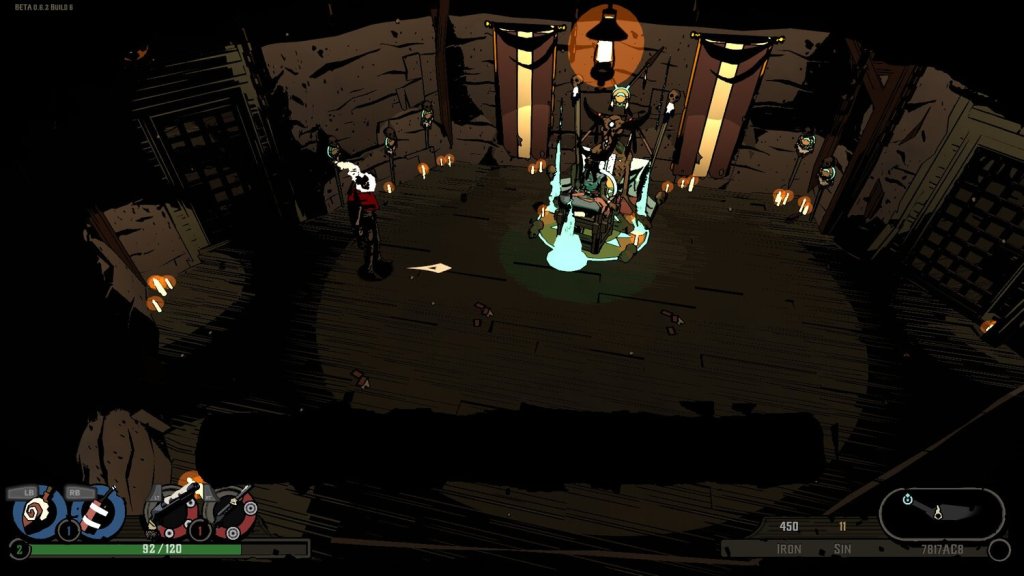Activate the dynamite stick ability

click(x=96, y=511)
